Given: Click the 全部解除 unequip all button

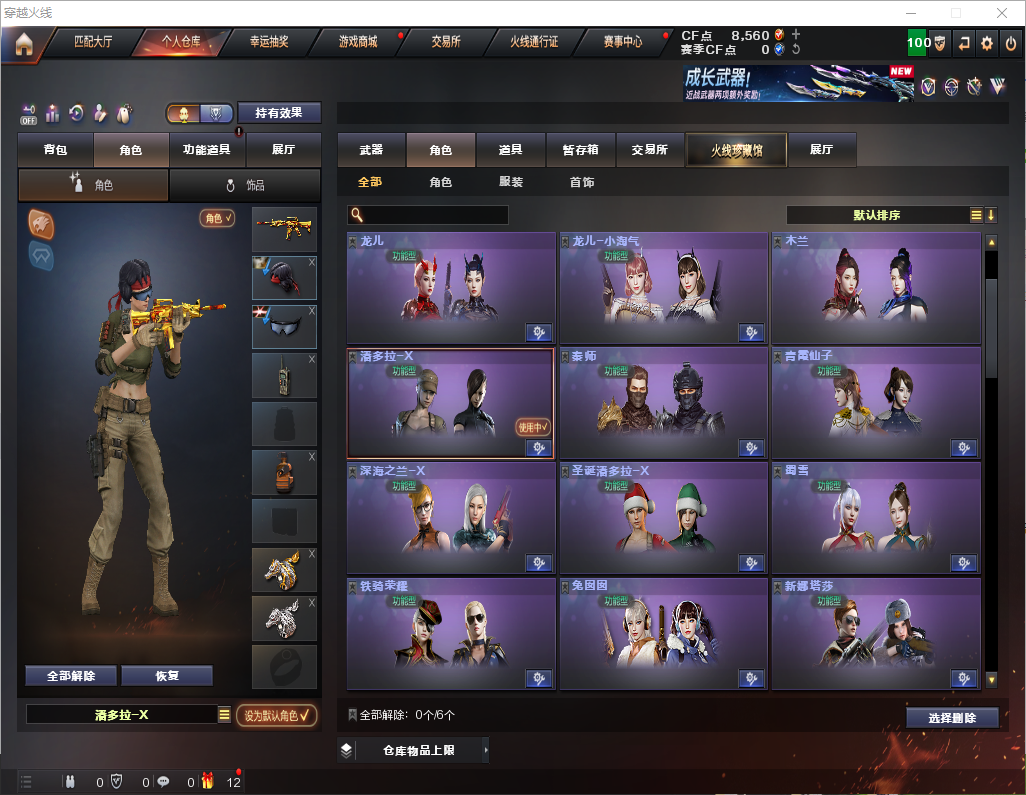Looking at the screenshot, I should (70, 676).
